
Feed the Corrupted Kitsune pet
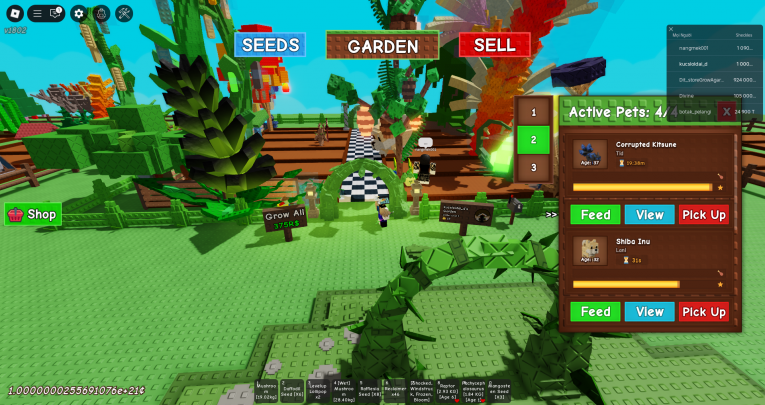[595, 214]
